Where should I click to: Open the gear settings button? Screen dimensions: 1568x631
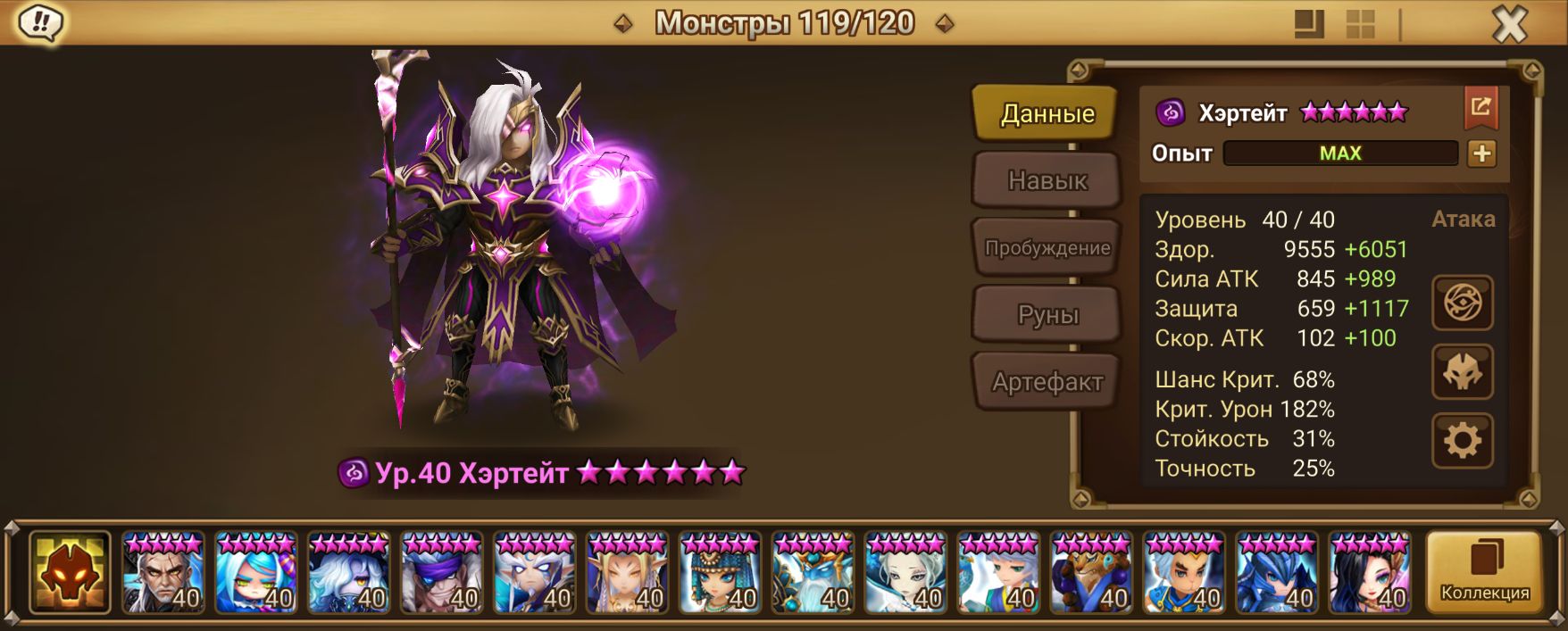tap(1463, 441)
